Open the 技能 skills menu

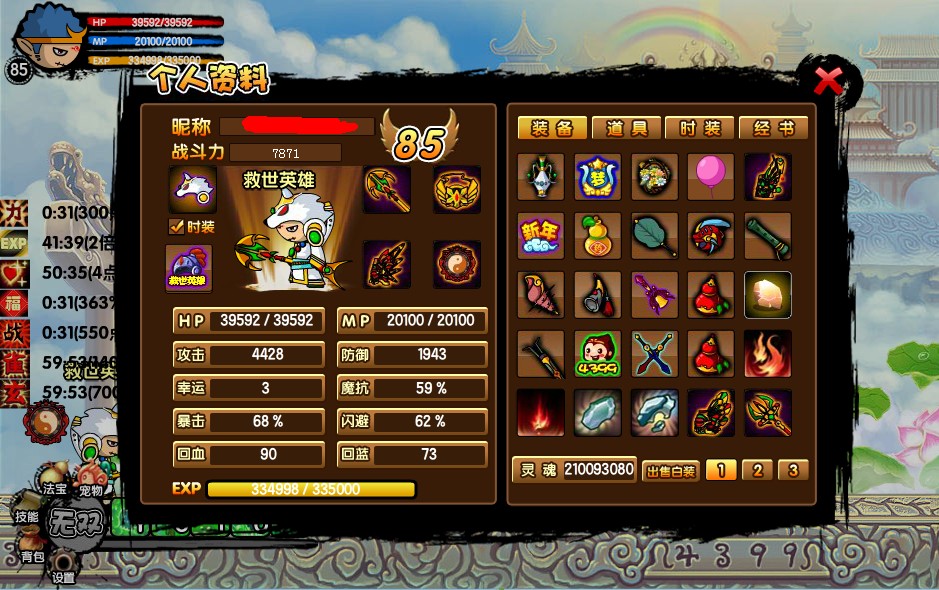tap(26, 517)
